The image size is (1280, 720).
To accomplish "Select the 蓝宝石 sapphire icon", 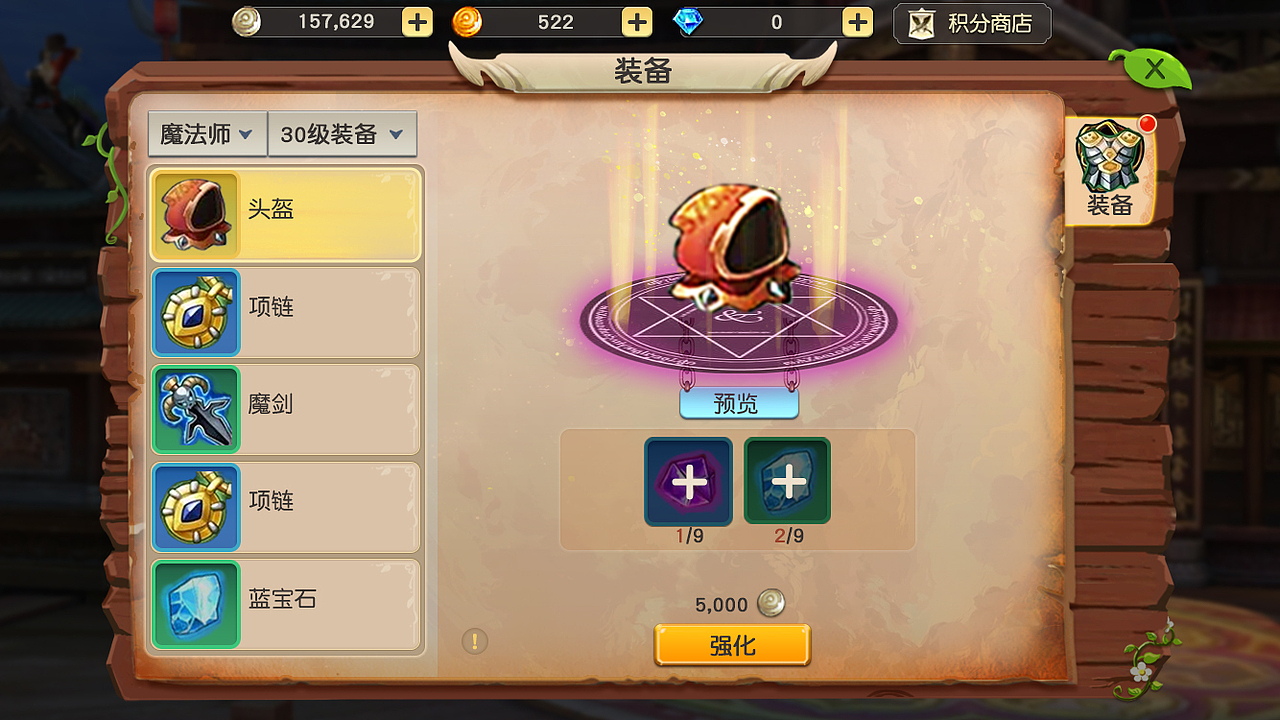I will [195, 604].
